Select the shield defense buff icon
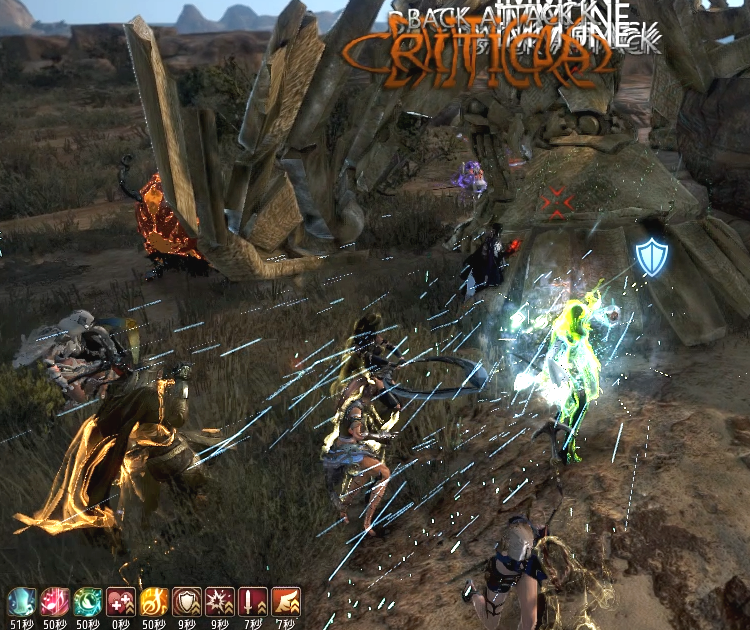 tap(186, 600)
